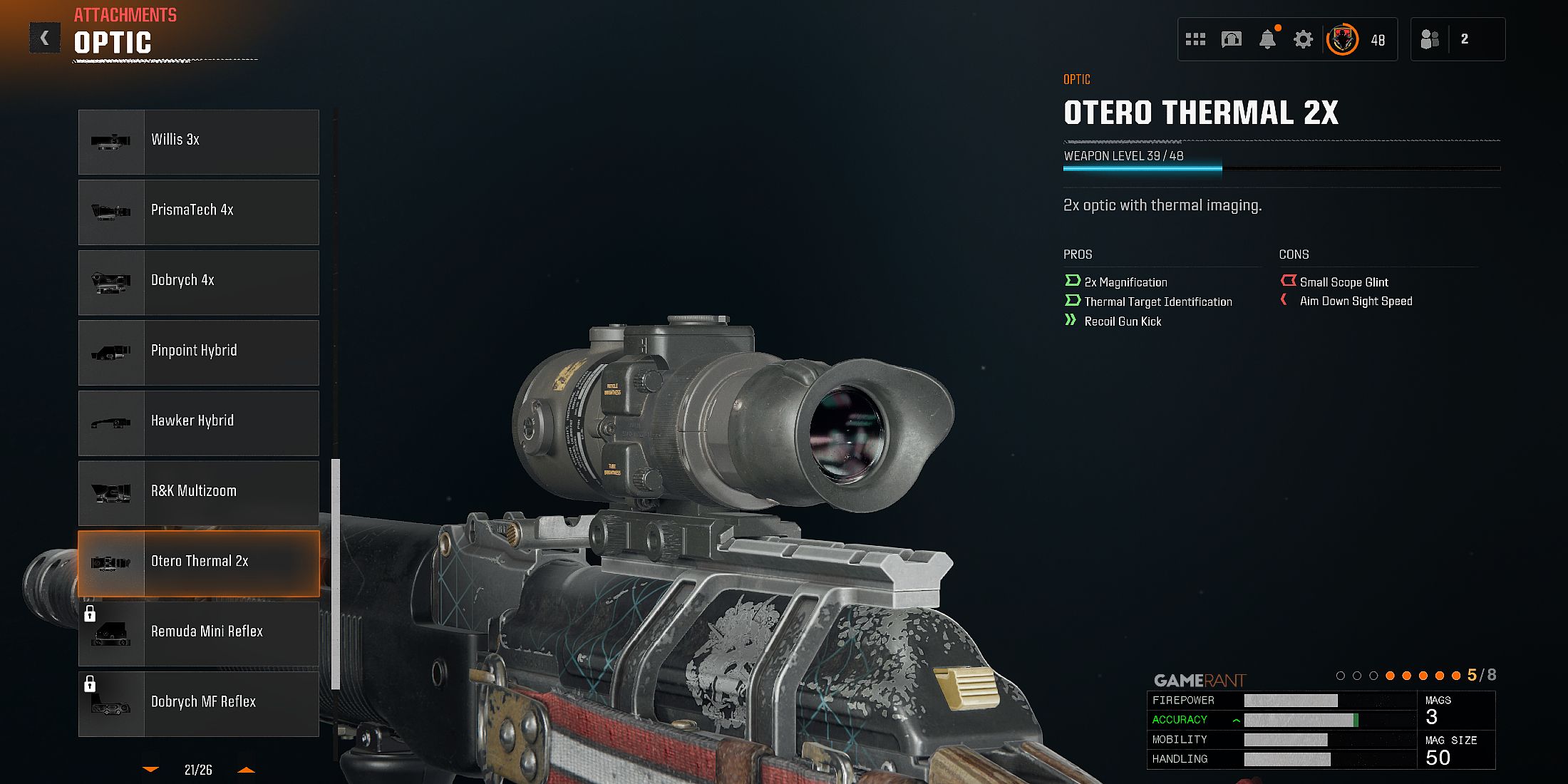
Task: Open the party members panel
Action: 1457,39
